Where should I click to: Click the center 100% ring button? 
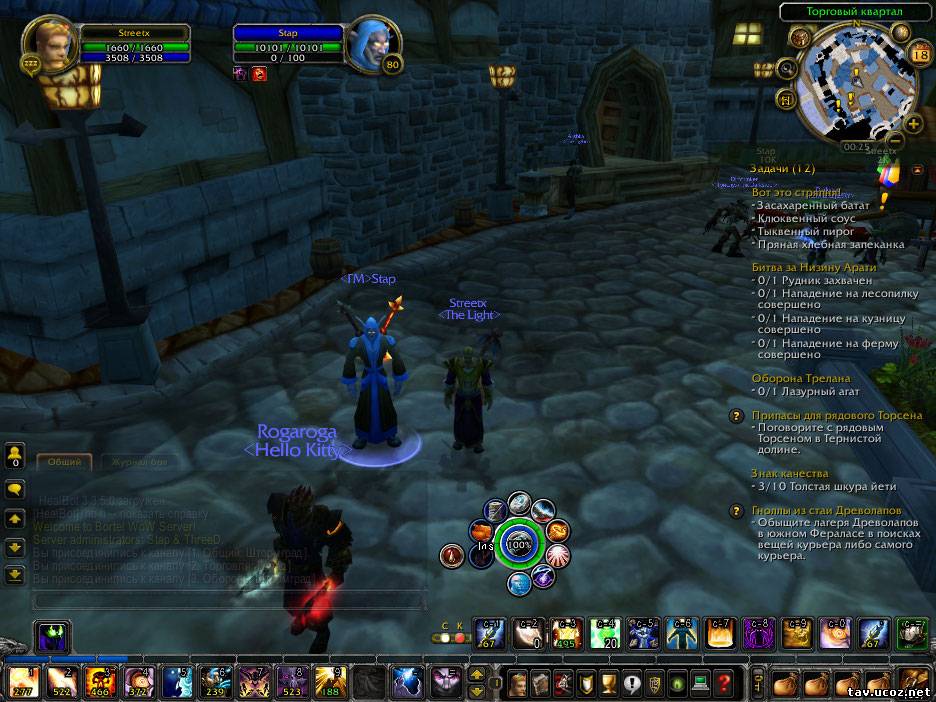click(518, 545)
